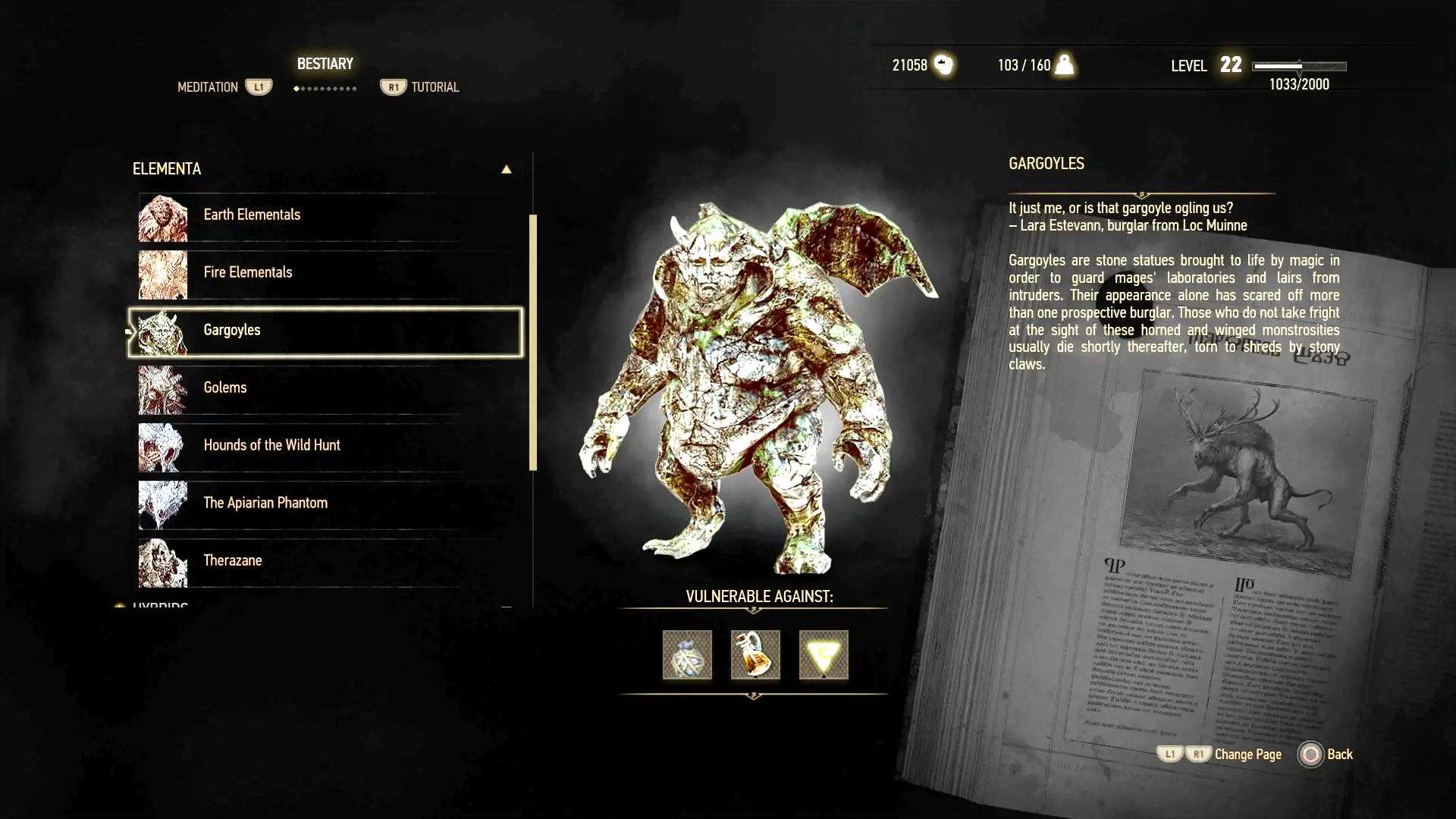
Task: Click the Change Page label
Action: pyautogui.click(x=1247, y=755)
